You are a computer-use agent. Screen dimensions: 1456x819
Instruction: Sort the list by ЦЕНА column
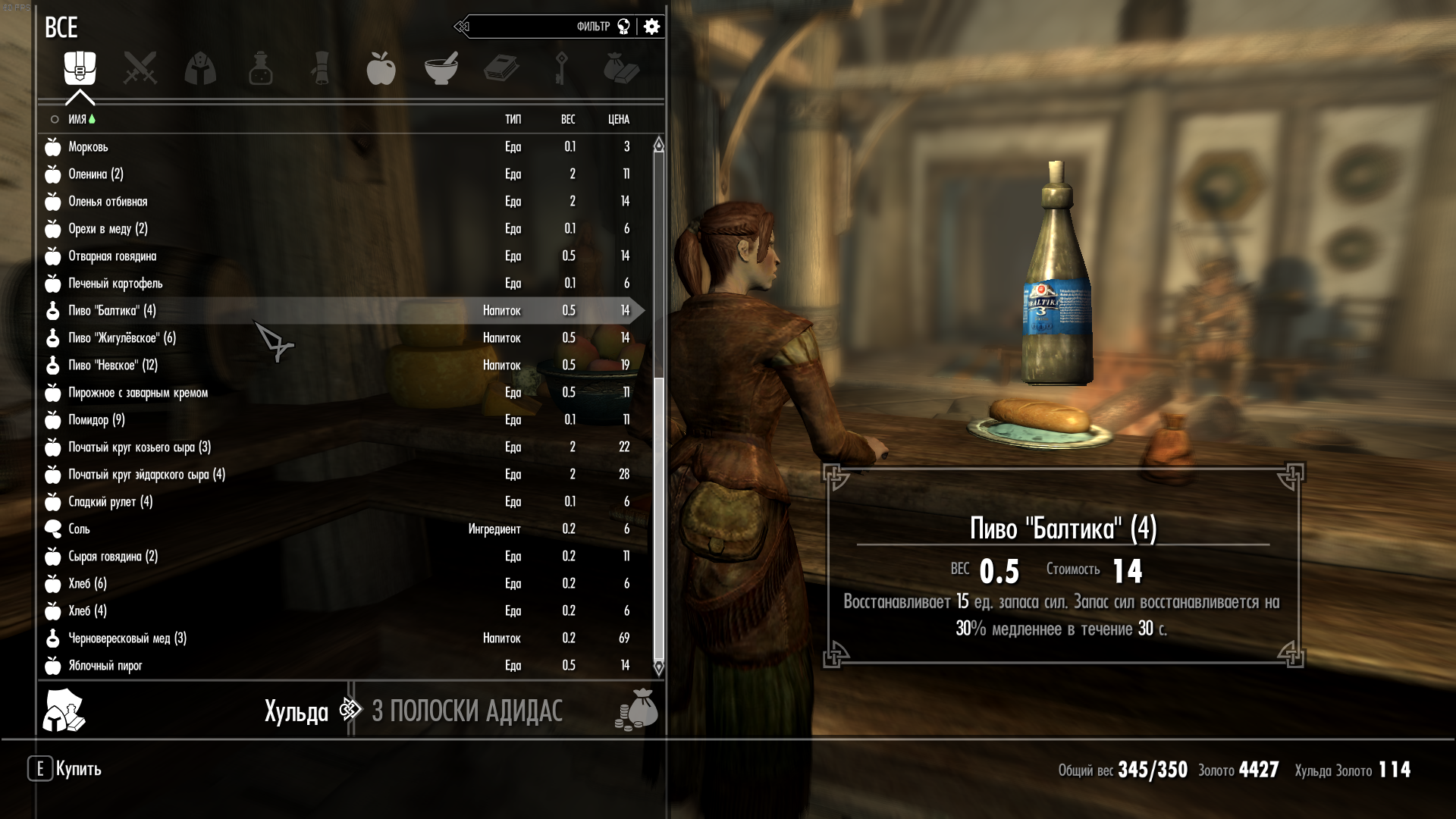[x=618, y=119]
